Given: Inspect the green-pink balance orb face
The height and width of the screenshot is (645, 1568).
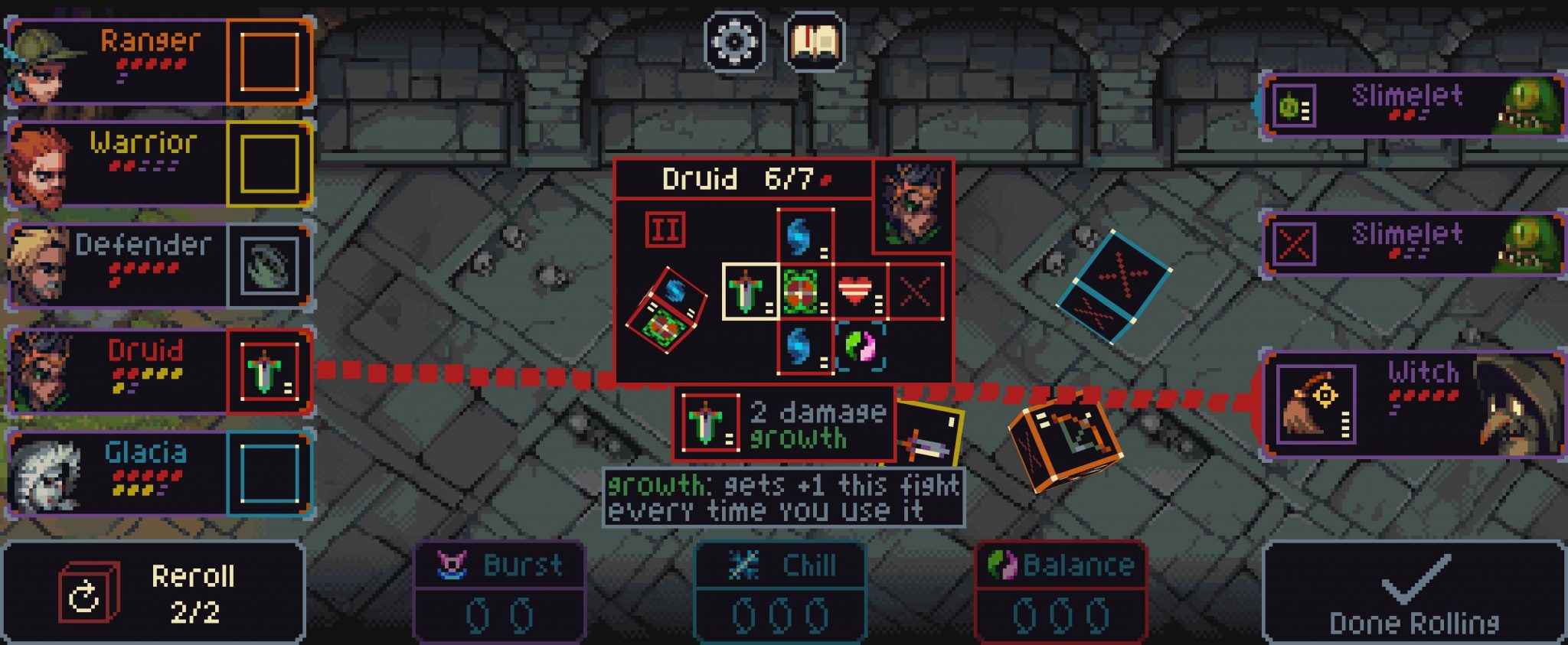Looking at the screenshot, I should 860,347.
